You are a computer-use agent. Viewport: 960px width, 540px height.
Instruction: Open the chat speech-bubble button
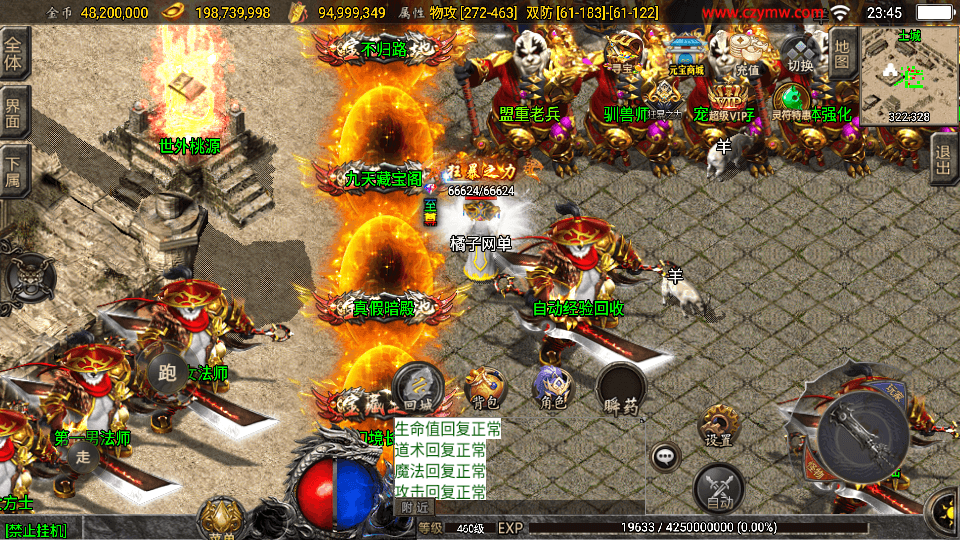coord(665,458)
